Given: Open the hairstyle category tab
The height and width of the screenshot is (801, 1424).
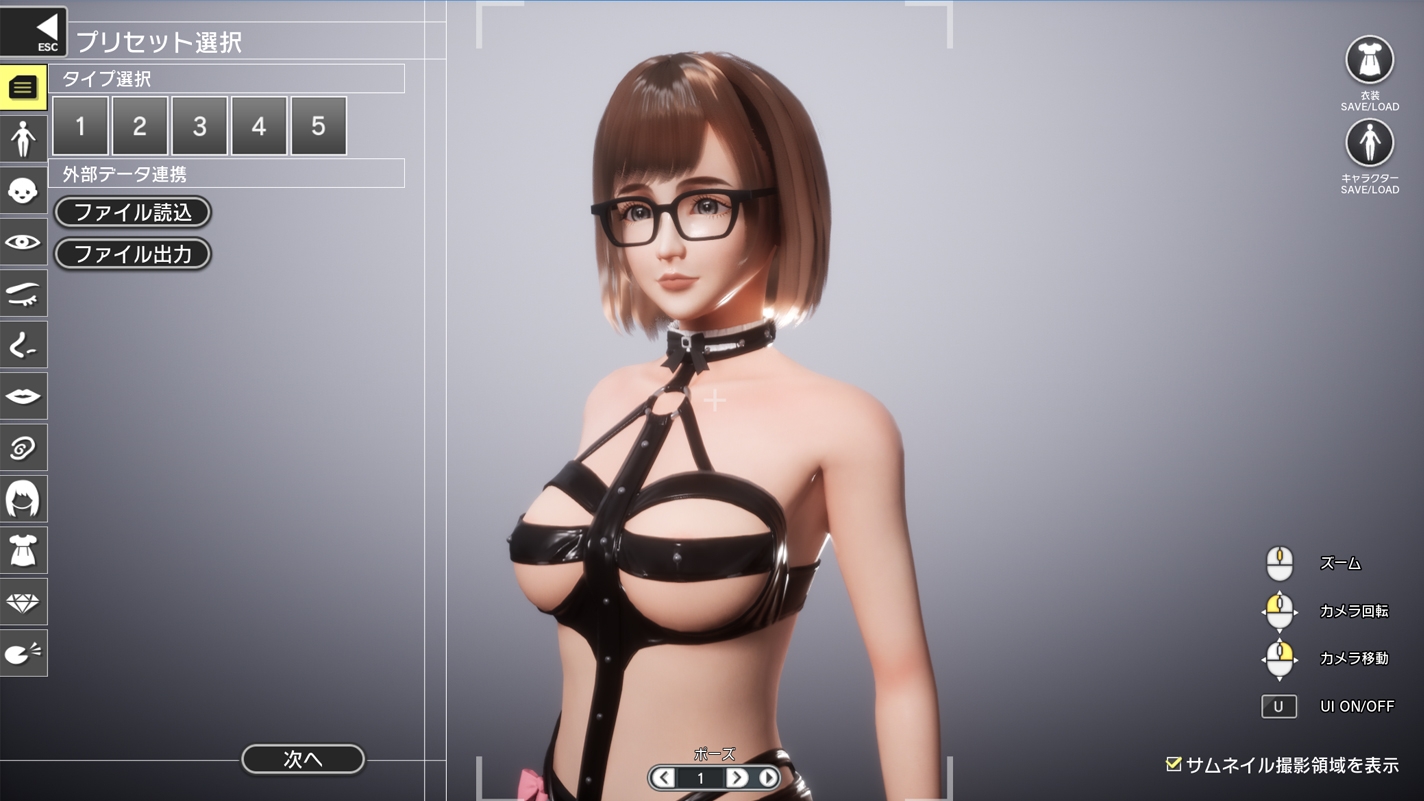Looking at the screenshot, I should point(23,499).
